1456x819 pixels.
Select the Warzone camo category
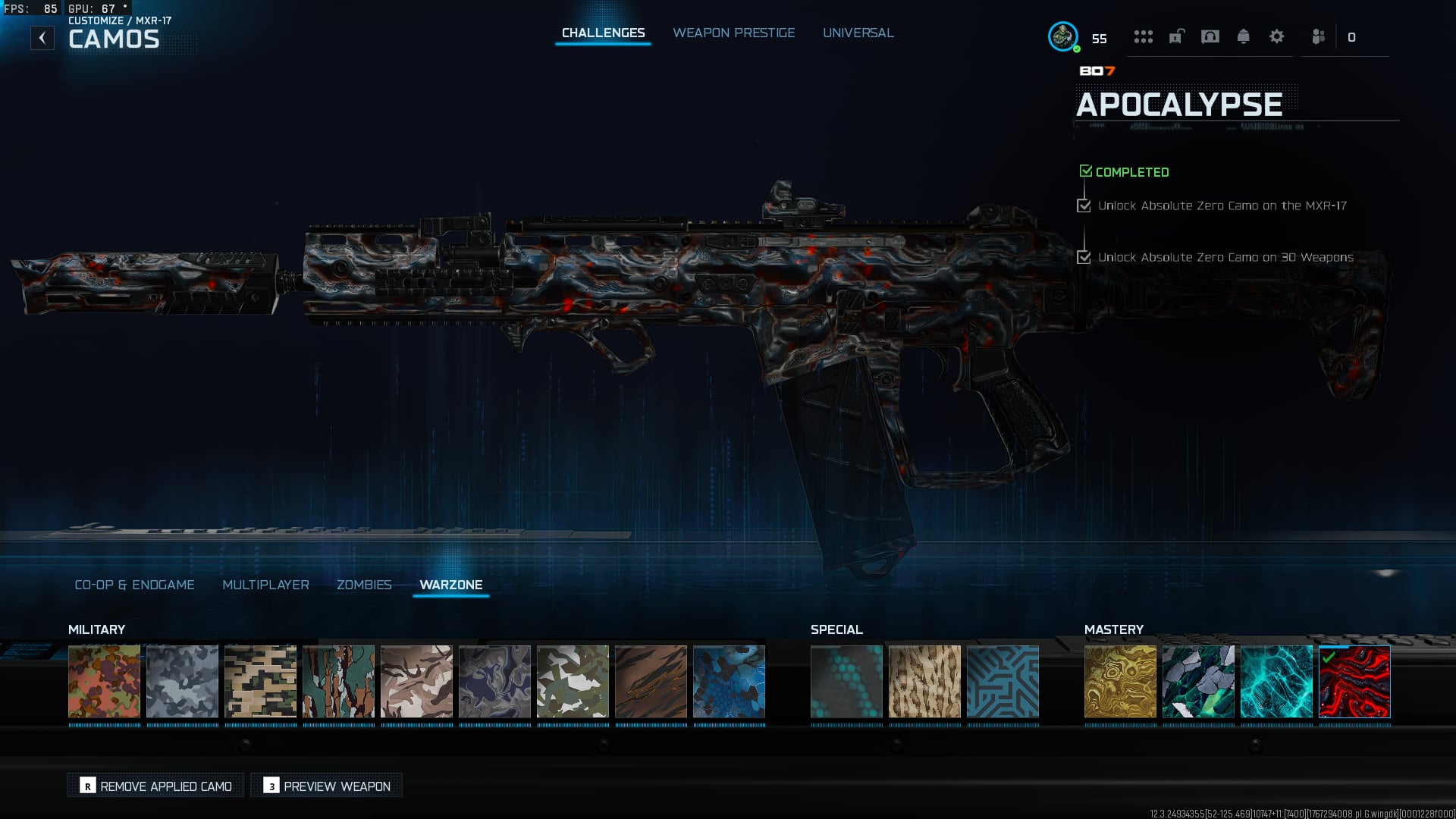450,585
